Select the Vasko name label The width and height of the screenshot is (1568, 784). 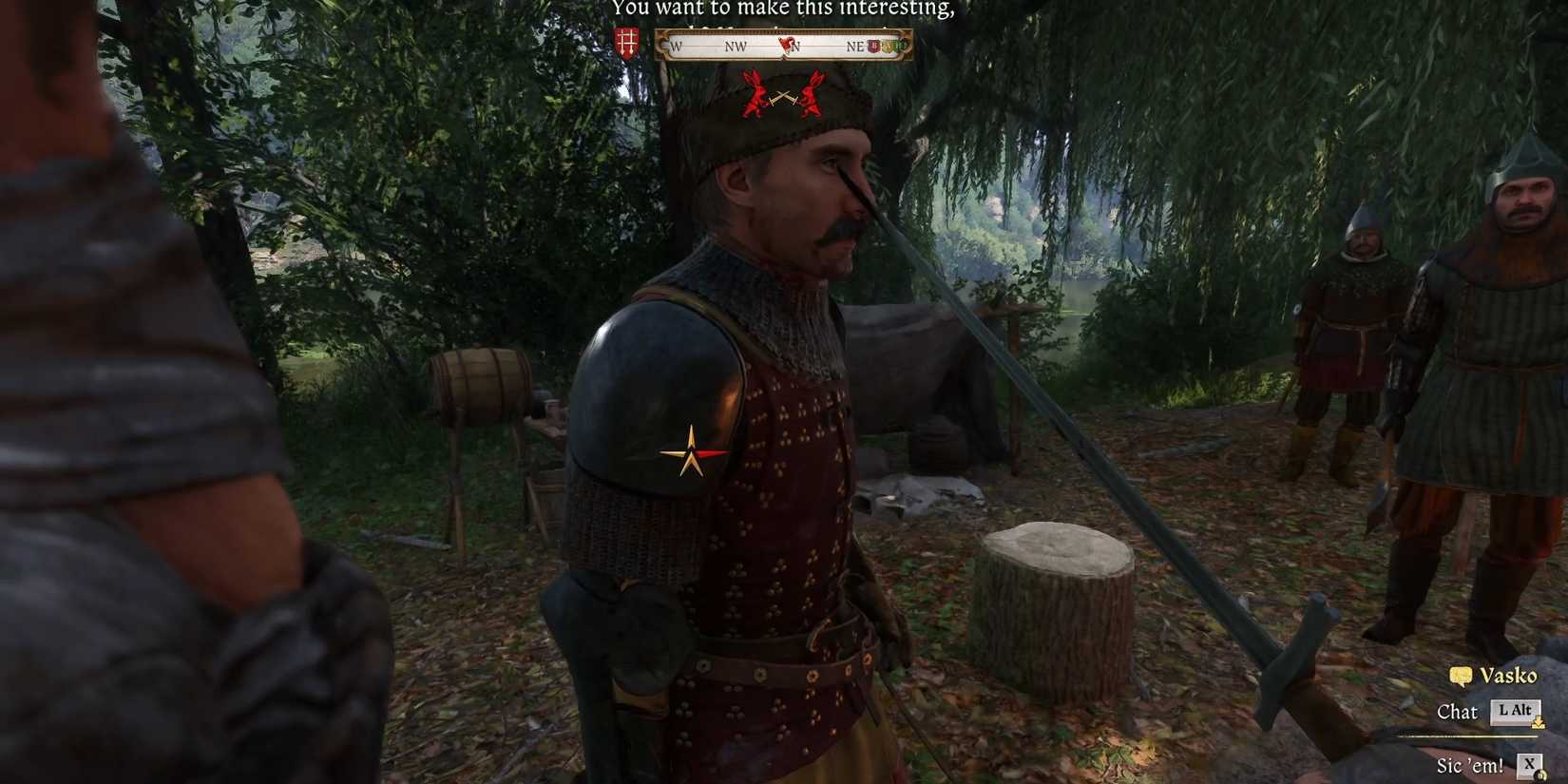tap(1510, 676)
